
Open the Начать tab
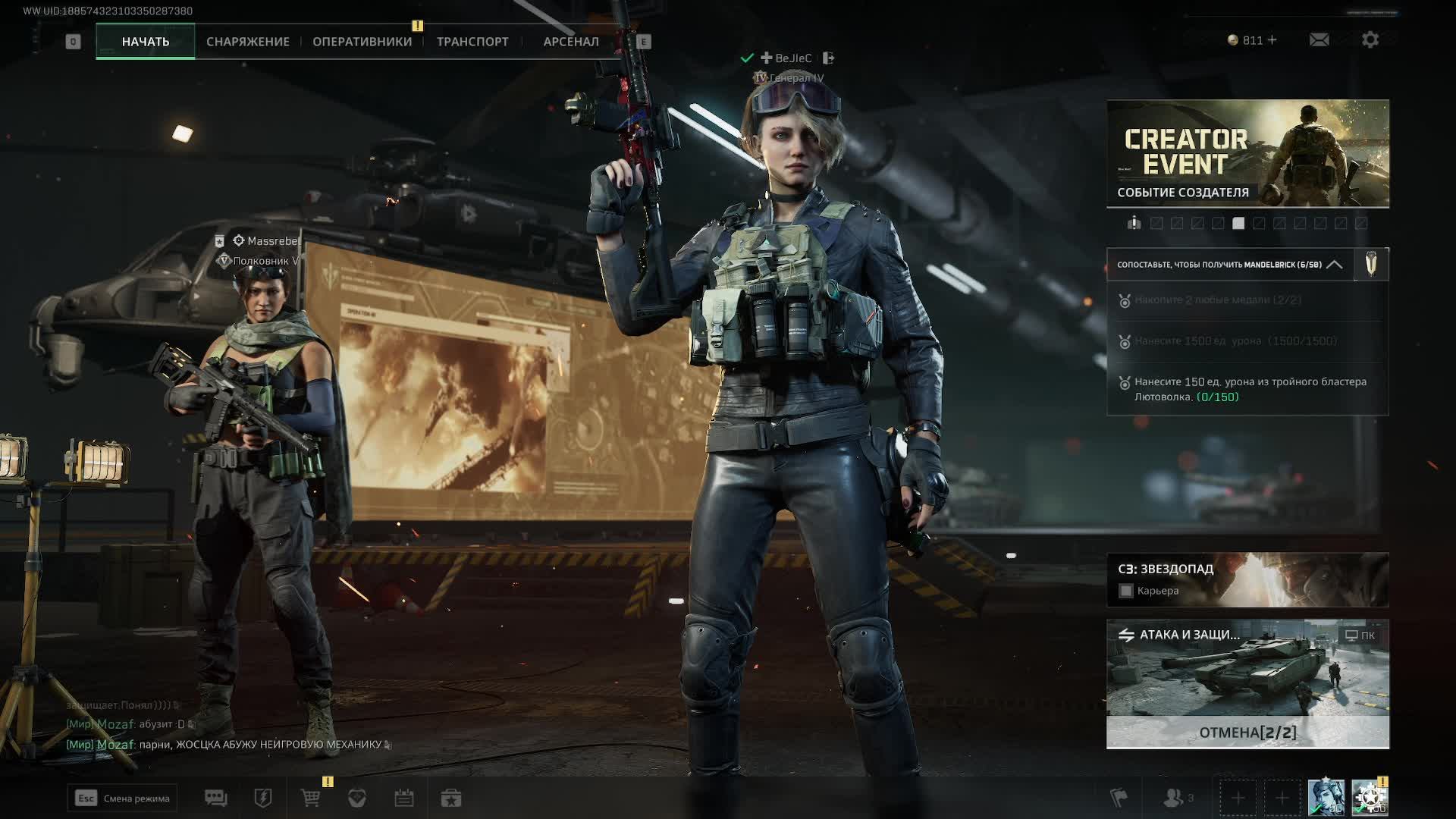145,42
